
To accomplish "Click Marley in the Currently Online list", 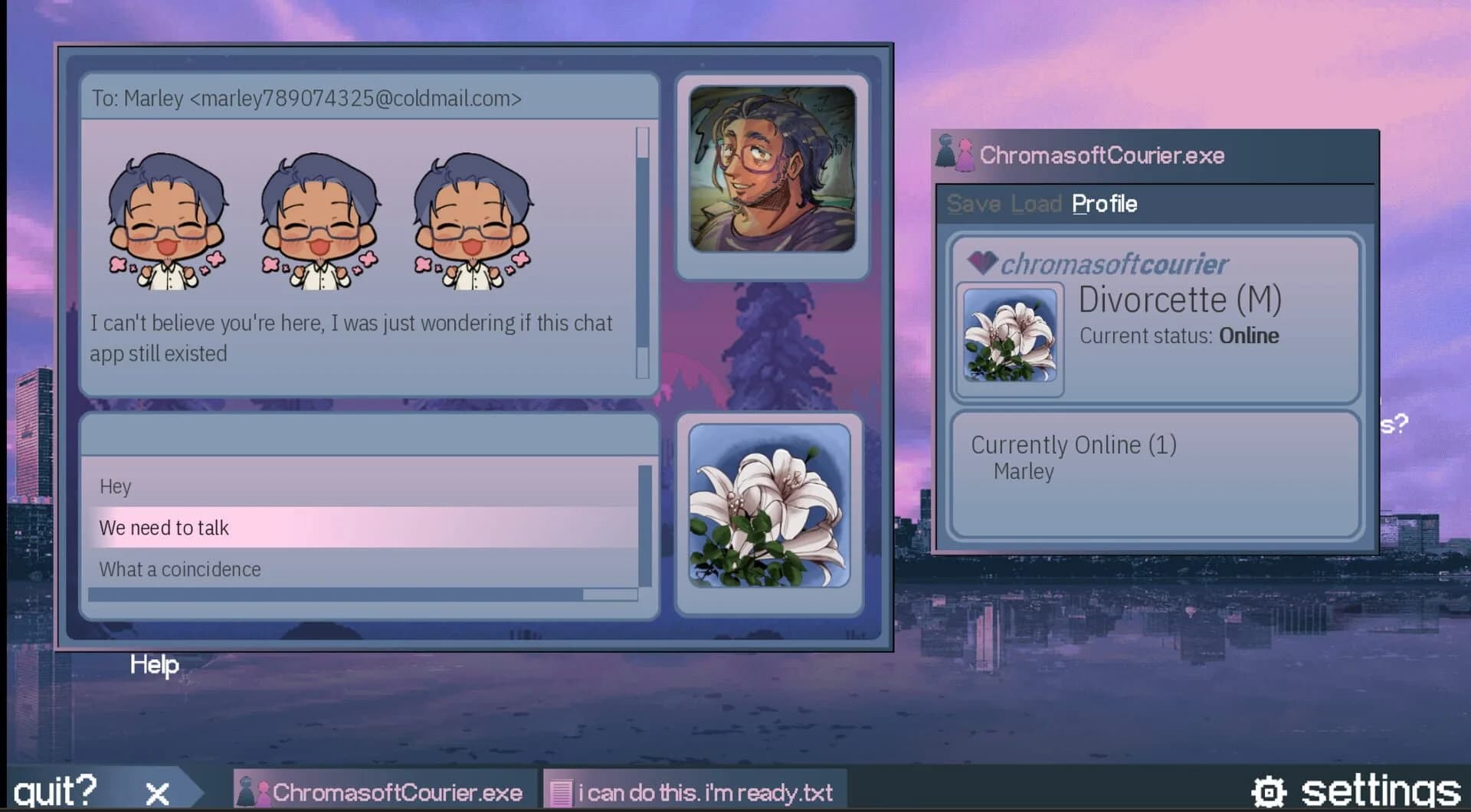I will [x=1024, y=472].
